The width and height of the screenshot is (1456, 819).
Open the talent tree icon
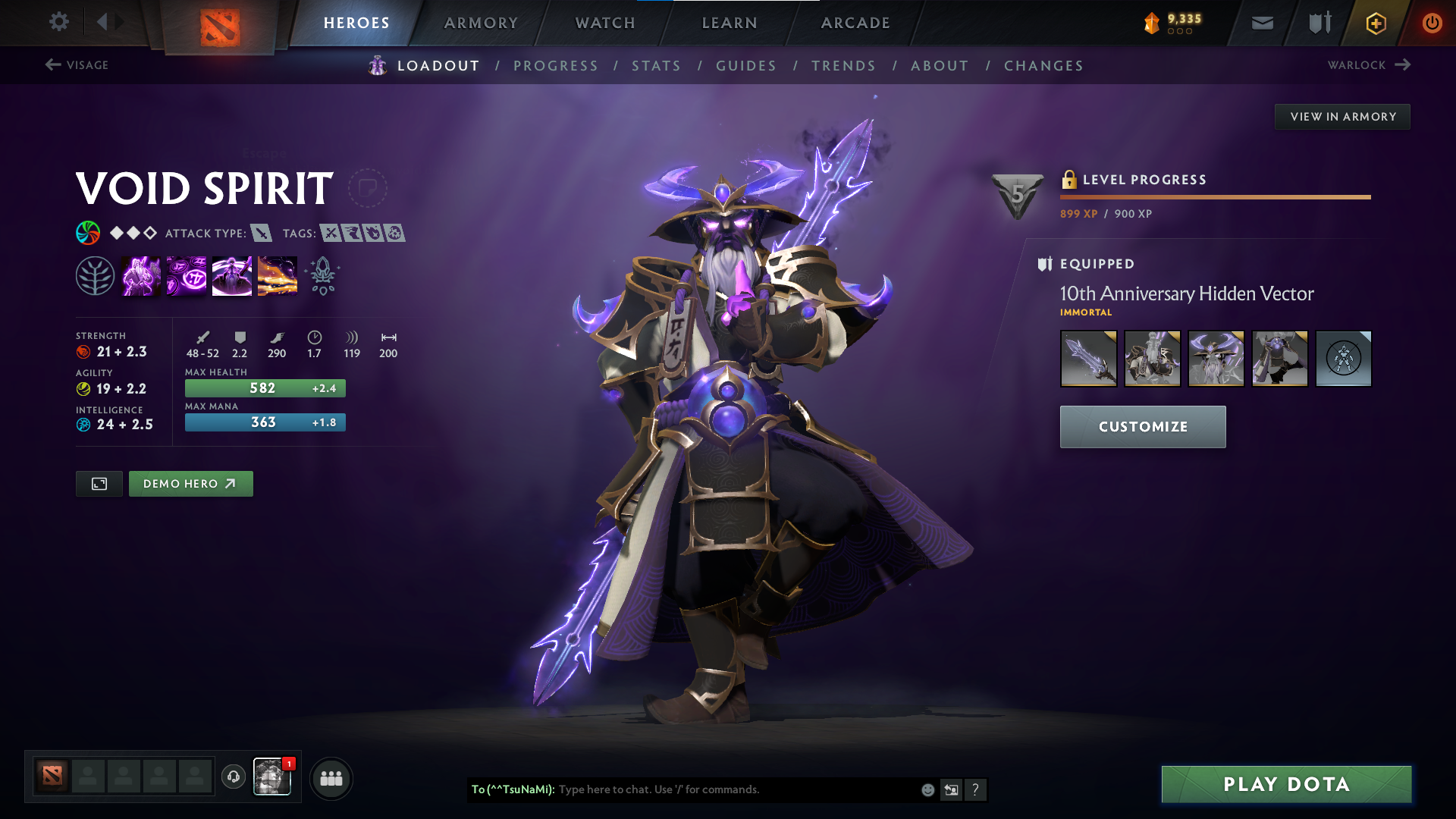(97, 275)
